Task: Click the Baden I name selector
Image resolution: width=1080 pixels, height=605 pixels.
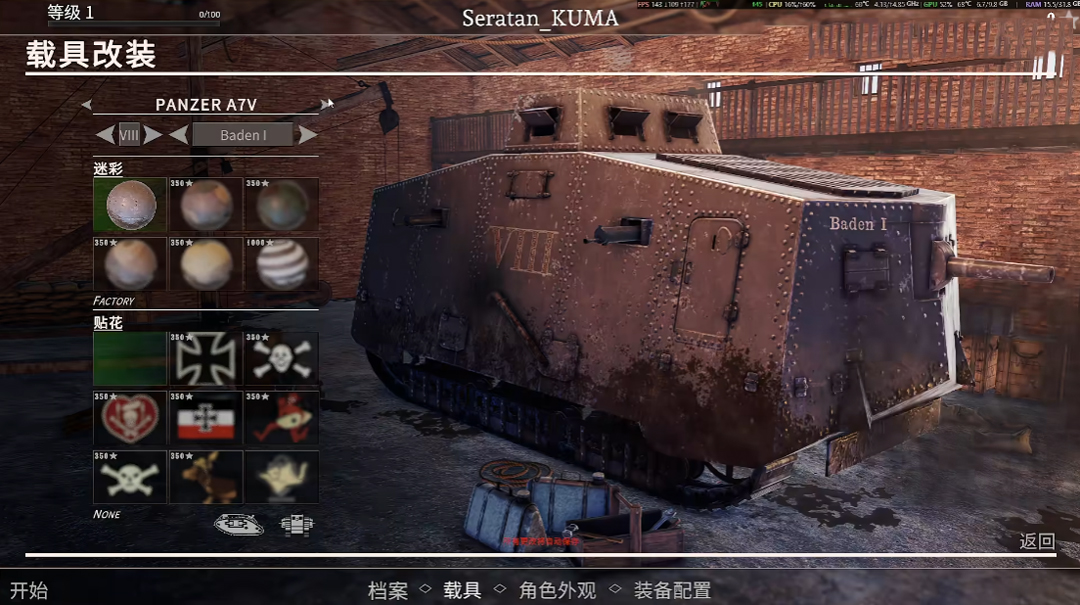Action: (243, 135)
